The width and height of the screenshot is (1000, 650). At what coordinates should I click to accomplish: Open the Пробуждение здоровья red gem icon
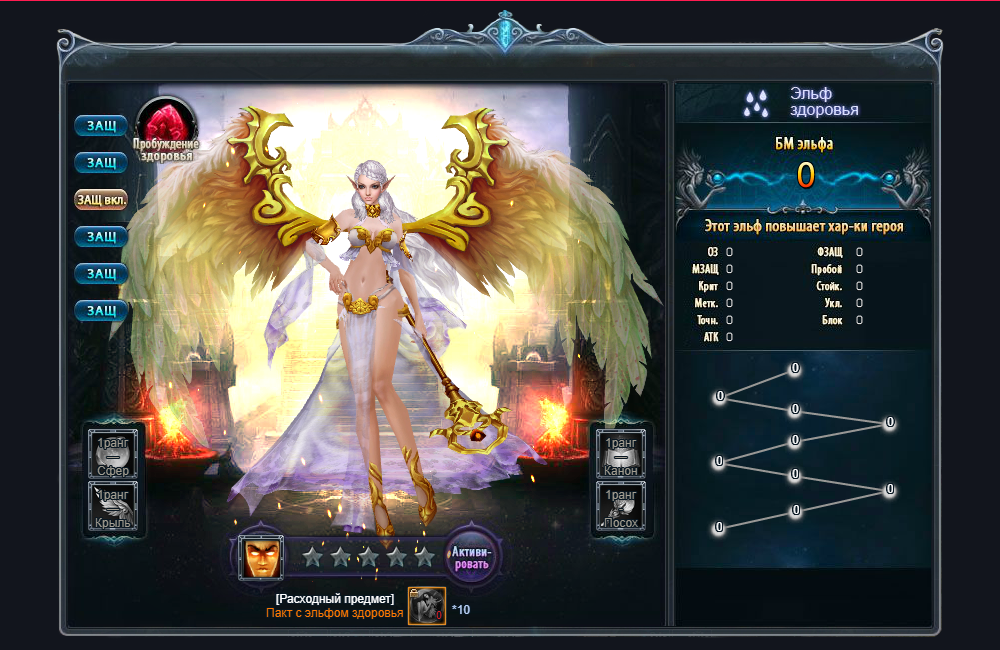point(166,124)
